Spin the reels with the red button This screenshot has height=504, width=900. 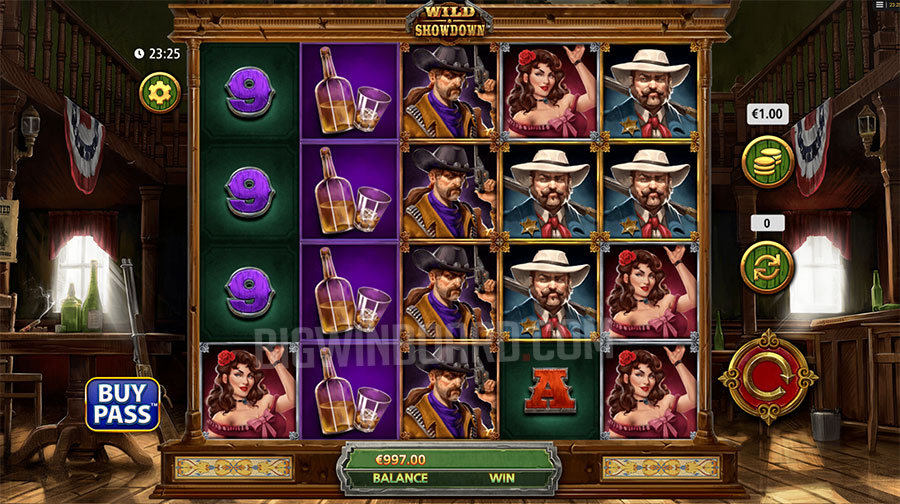click(767, 377)
